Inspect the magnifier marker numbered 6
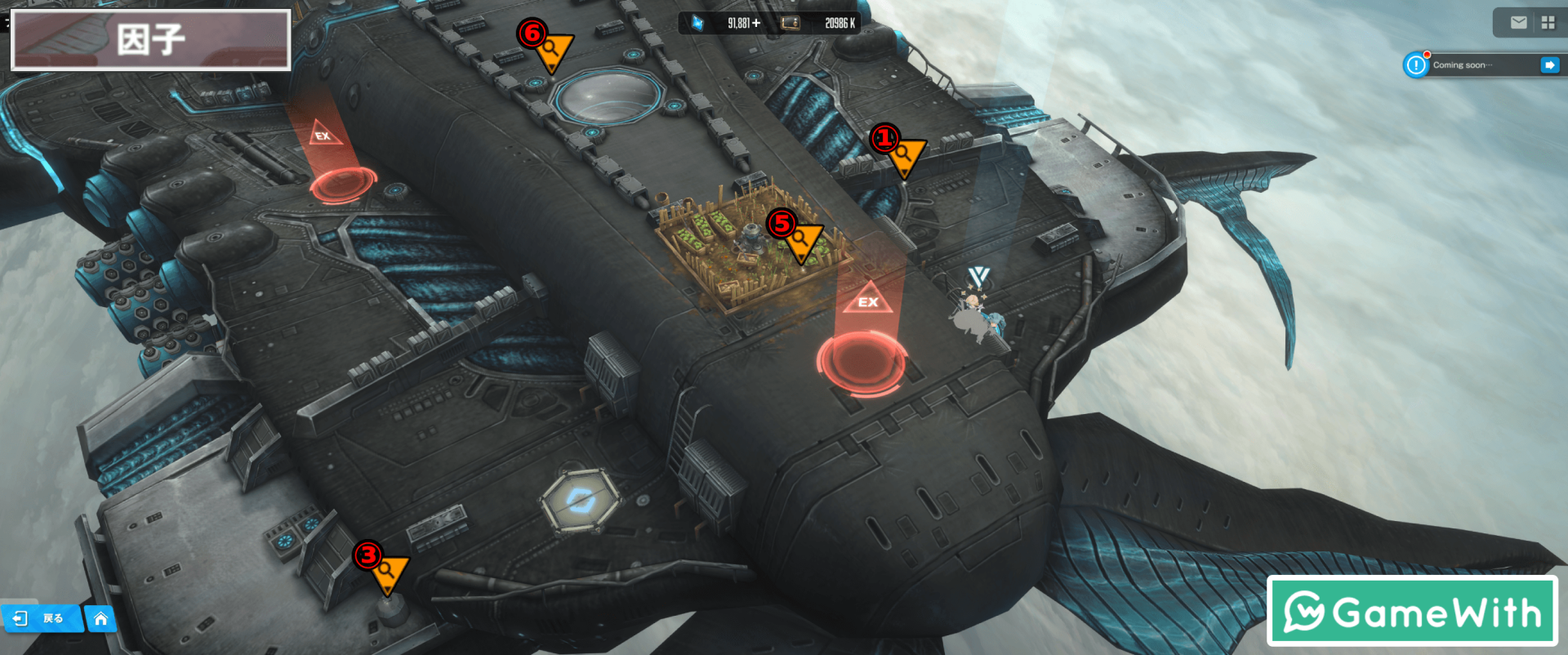The height and width of the screenshot is (655, 1568). pos(553,49)
